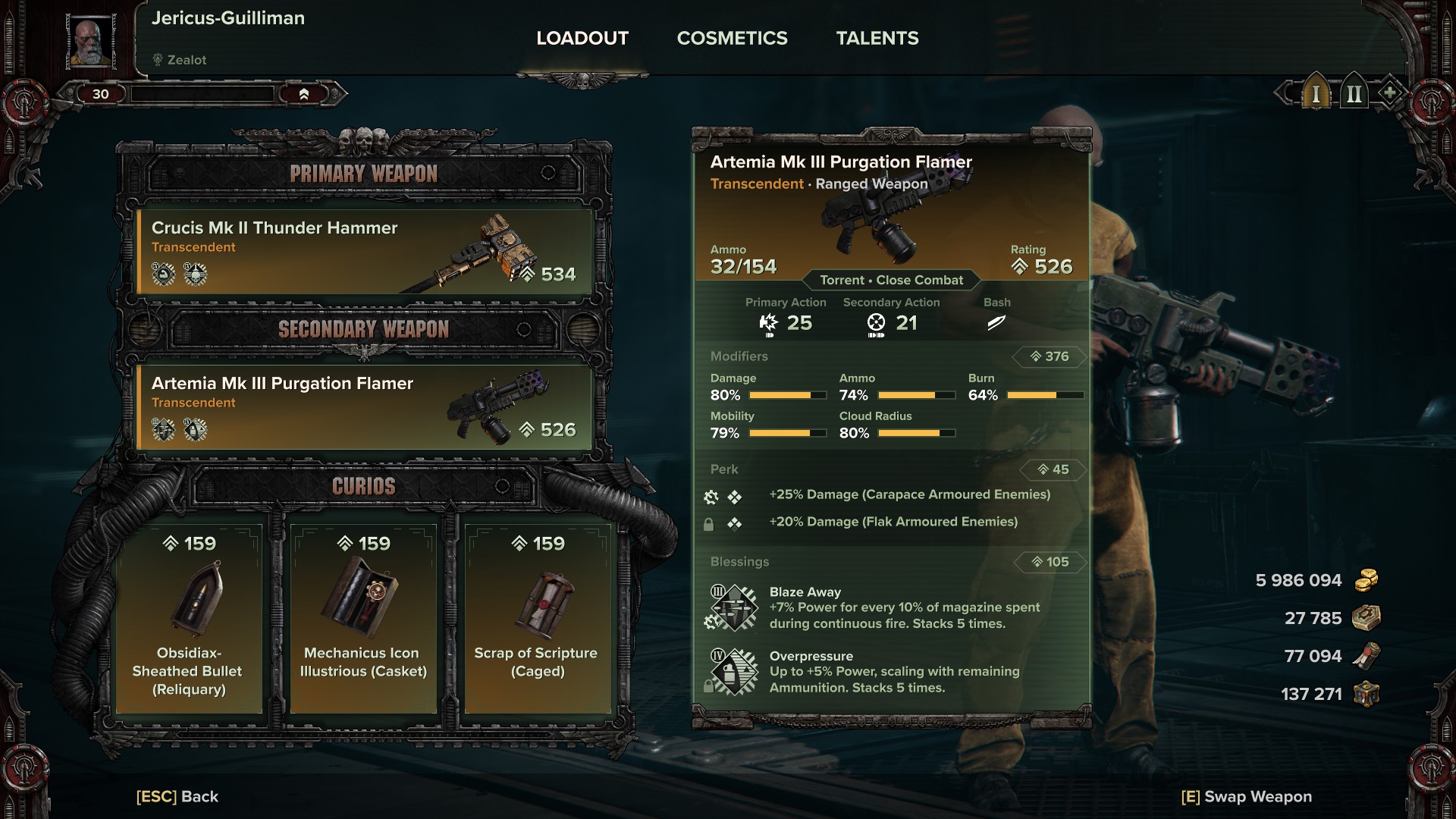Select the Crucis Mk II Thunder Hammer slot

364,252
